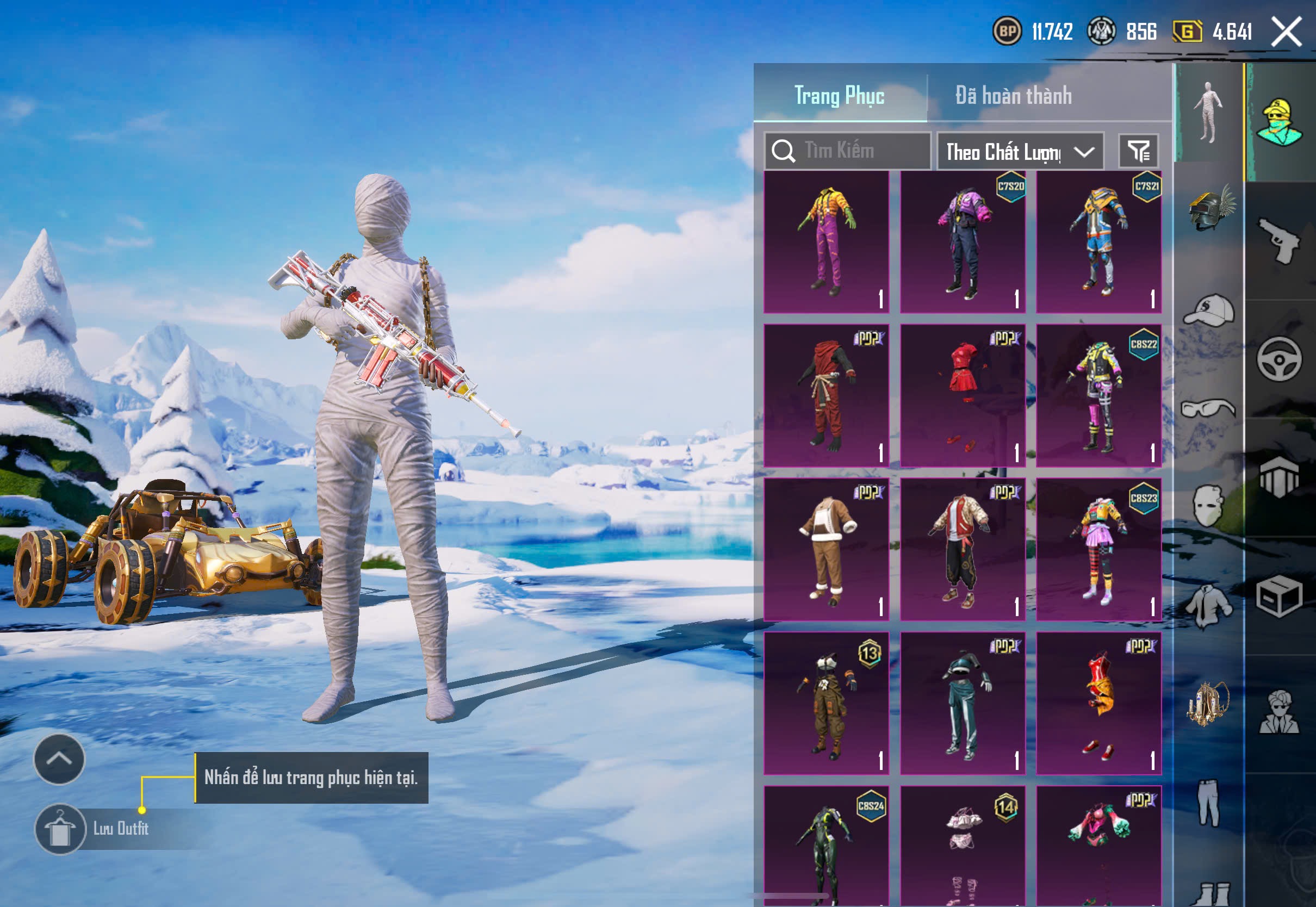Pick the teal tracksuit outfit
Screen dimensions: 1316x907
click(x=963, y=704)
